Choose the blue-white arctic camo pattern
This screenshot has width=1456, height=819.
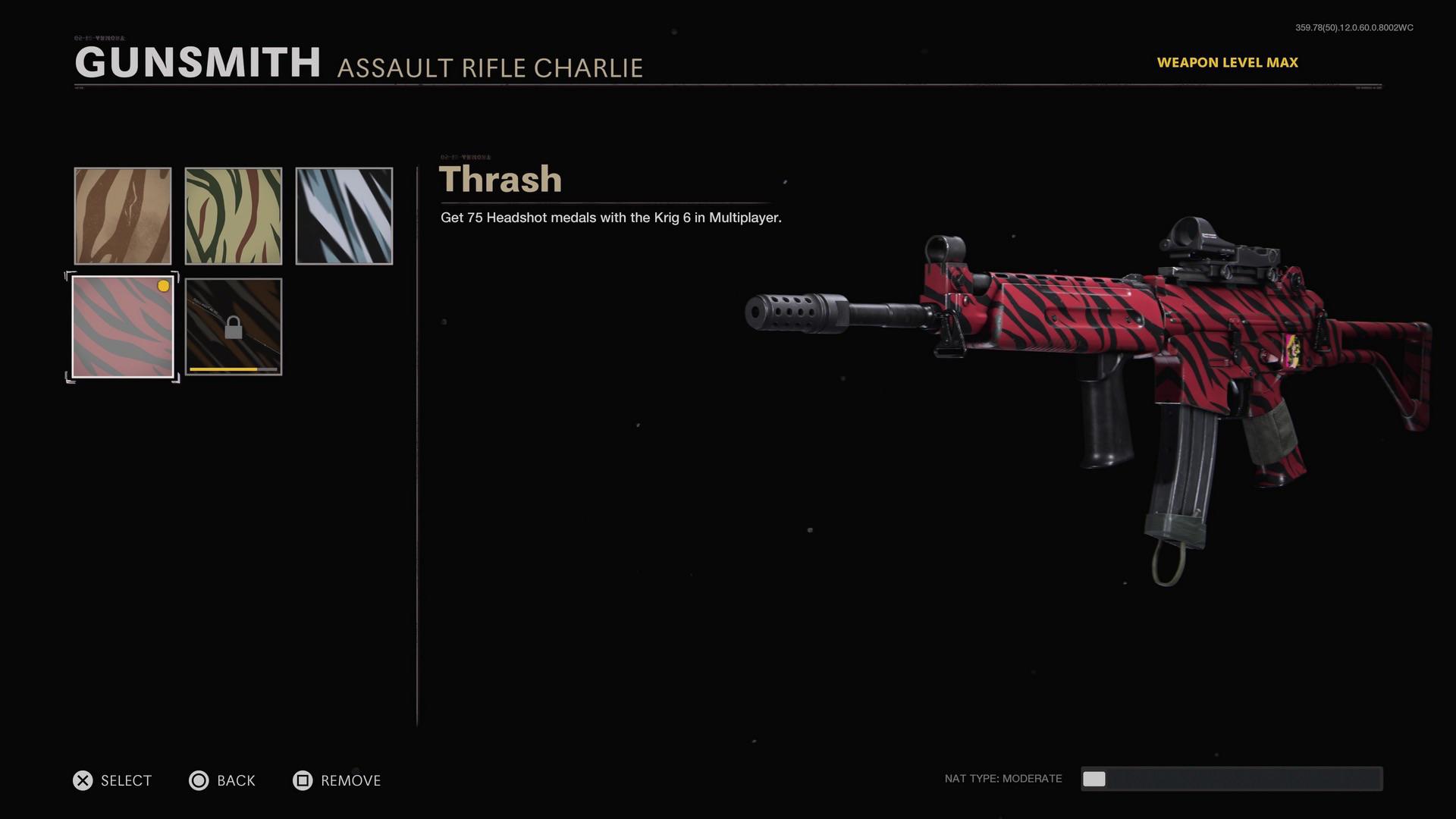pyautogui.click(x=344, y=215)
